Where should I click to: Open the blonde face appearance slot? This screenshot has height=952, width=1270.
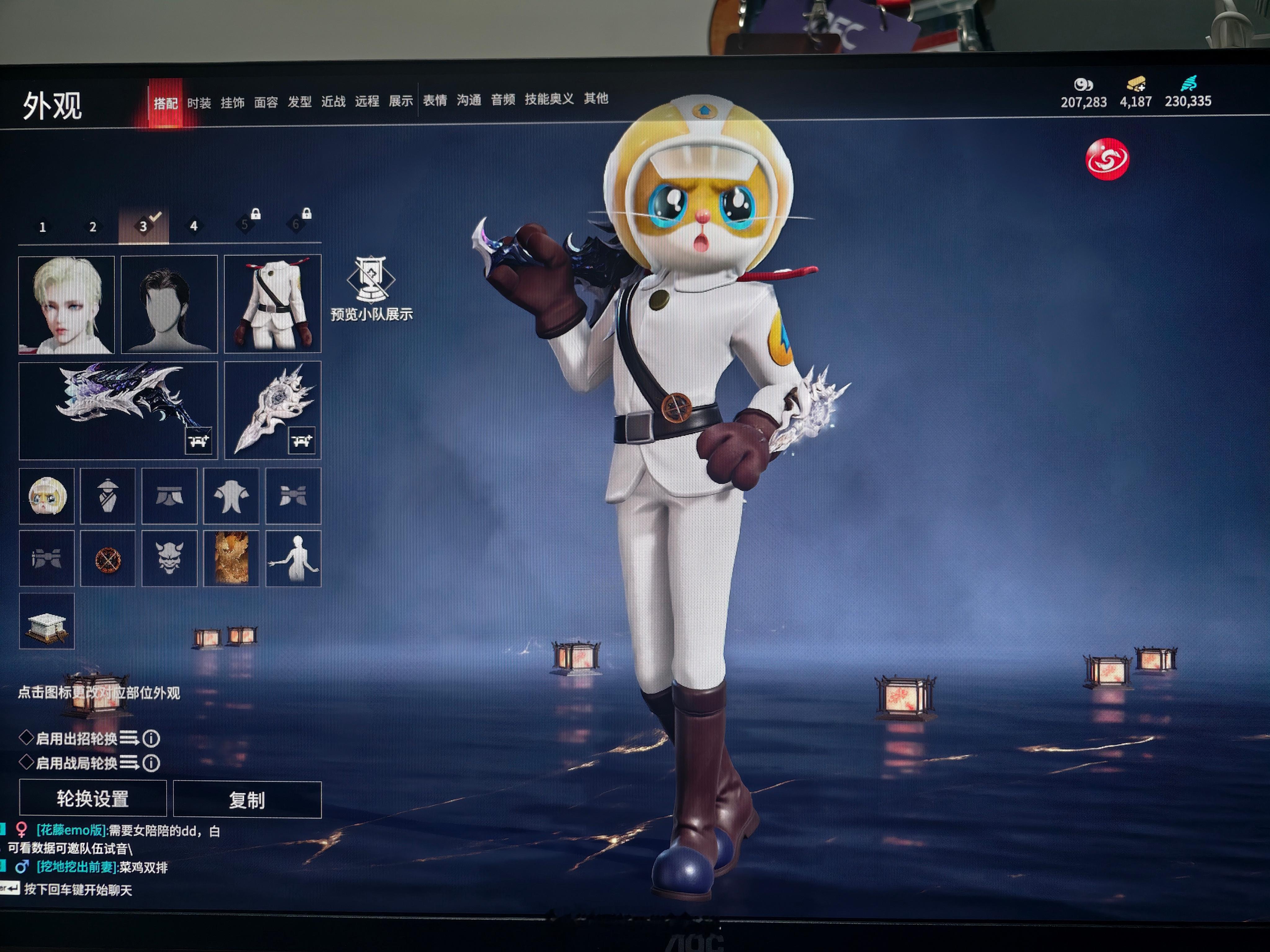pyautogui.click(x=67, y=304)
